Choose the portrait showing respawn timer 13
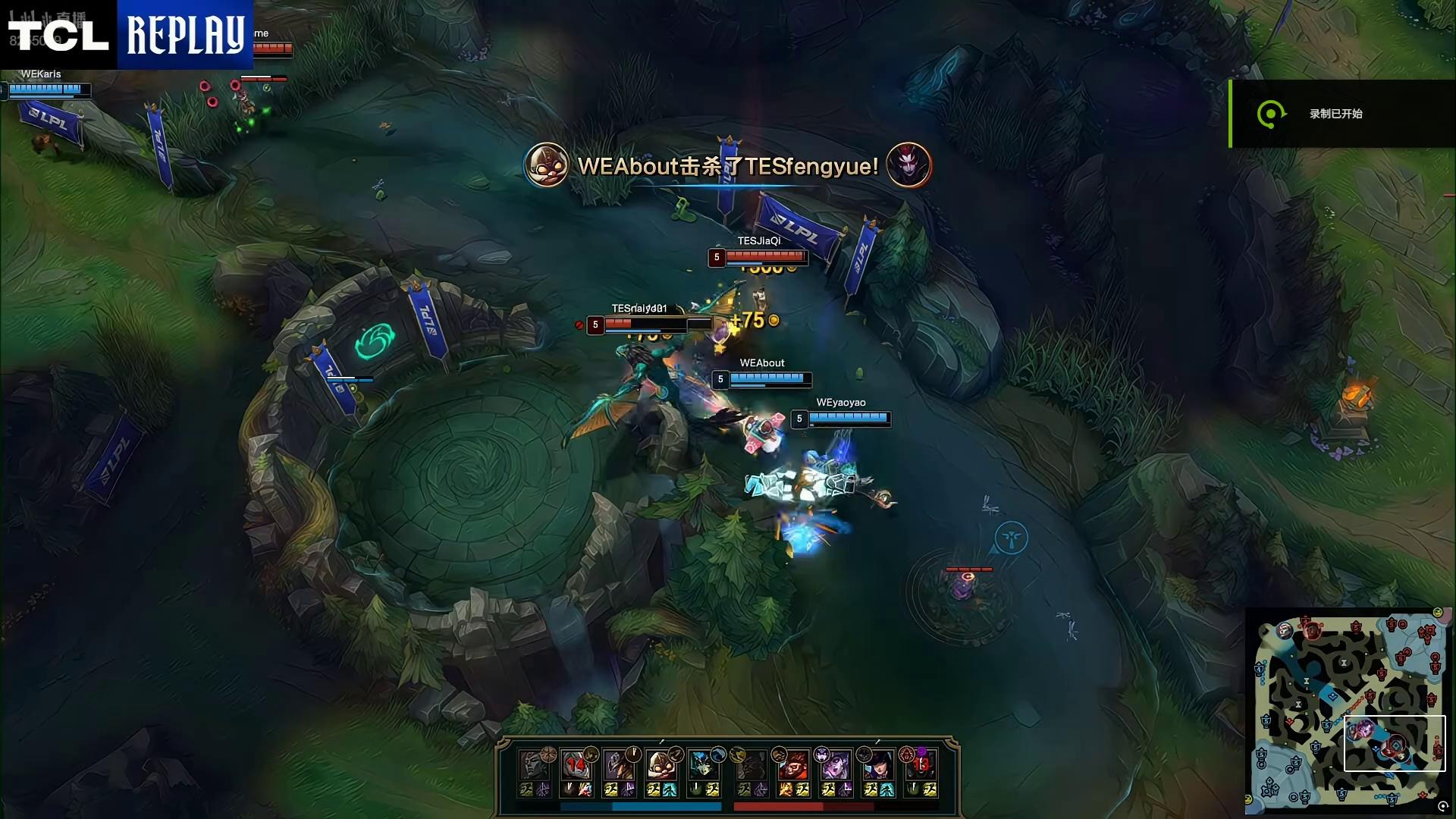Screen dimensions: 1456x819 (921, 764)
